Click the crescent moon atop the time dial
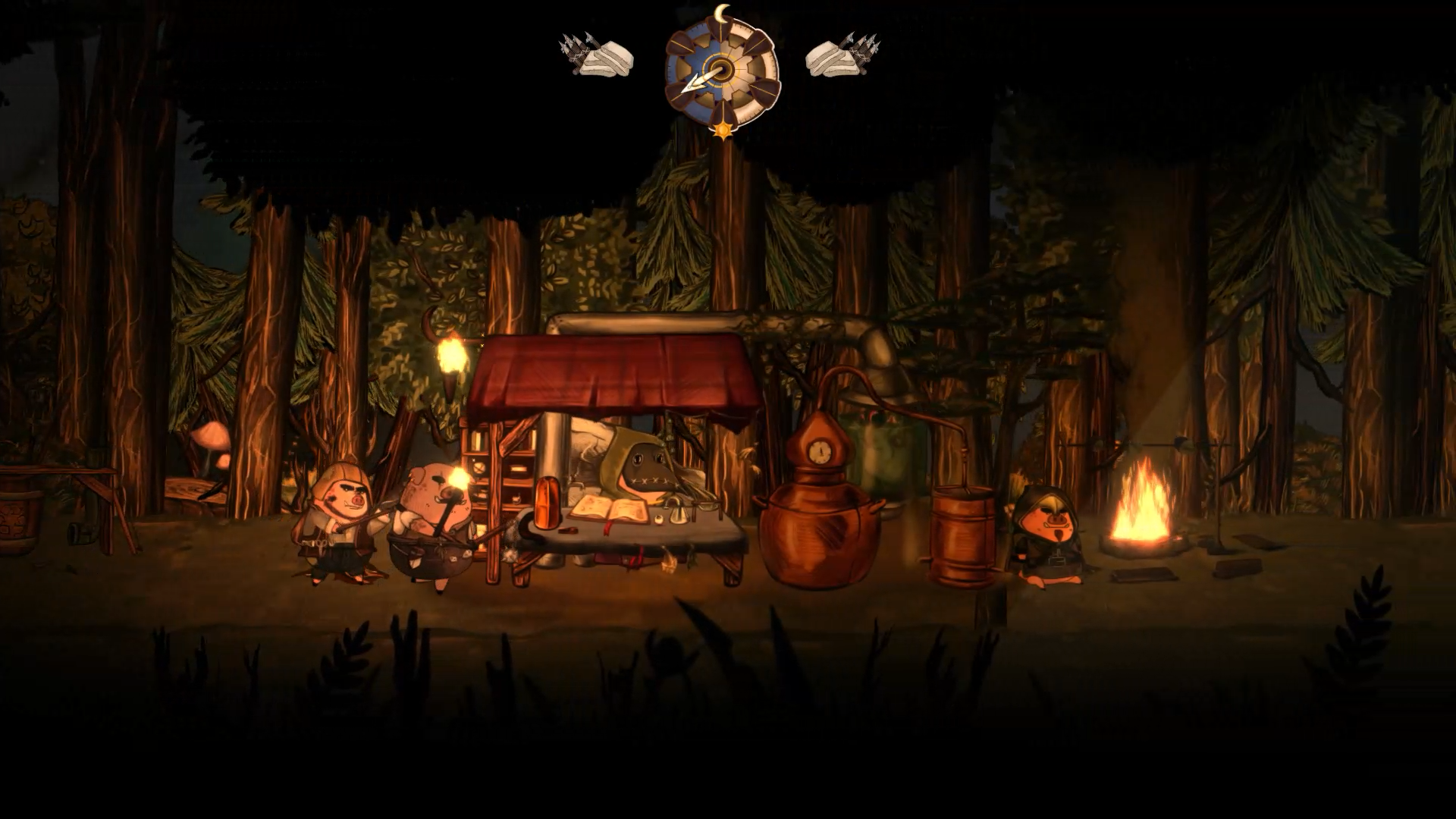Viewport: 1456px width, 819px height. point(722,12)
